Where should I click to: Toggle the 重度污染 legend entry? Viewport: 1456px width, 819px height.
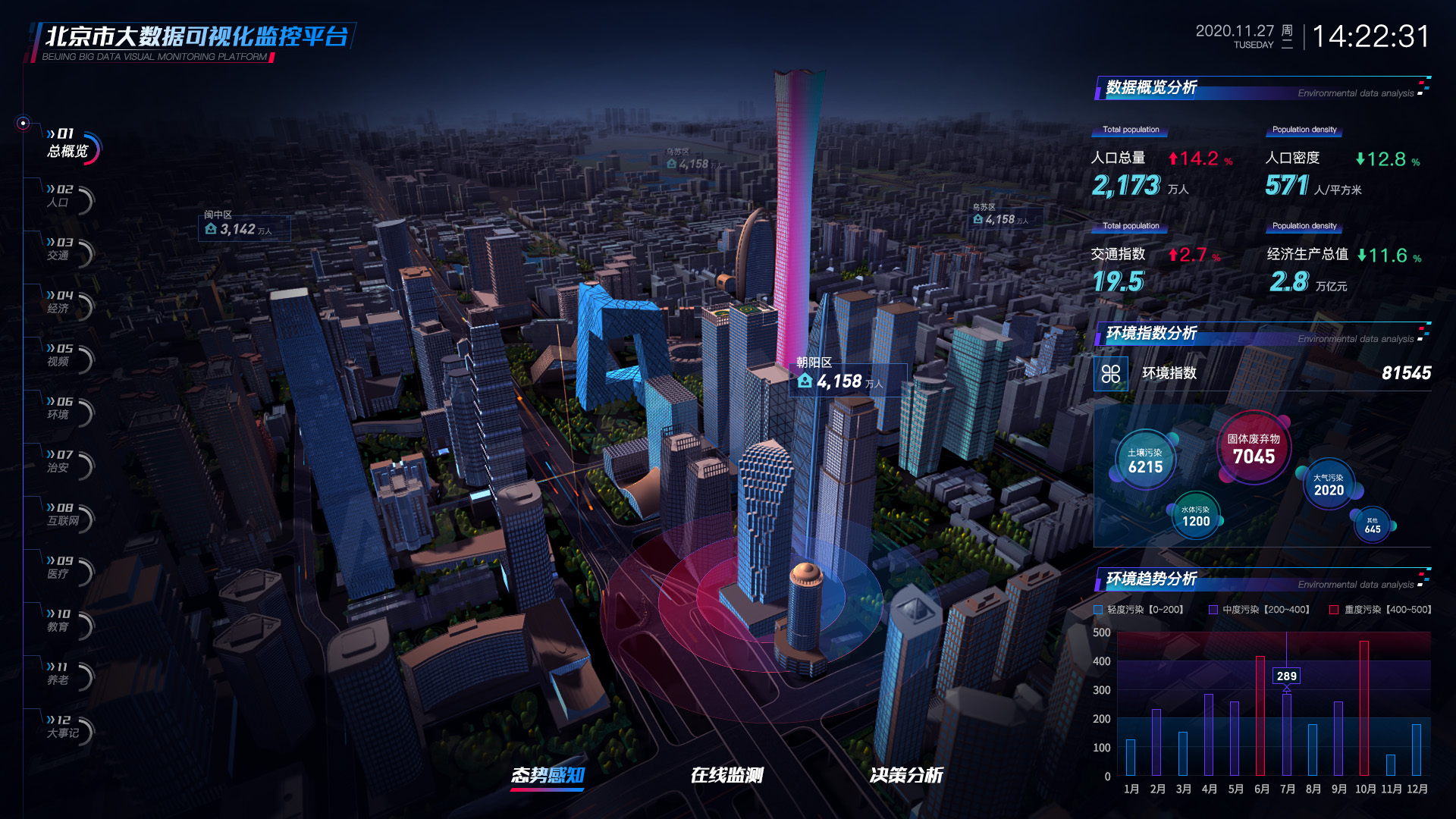[1380, 610]
